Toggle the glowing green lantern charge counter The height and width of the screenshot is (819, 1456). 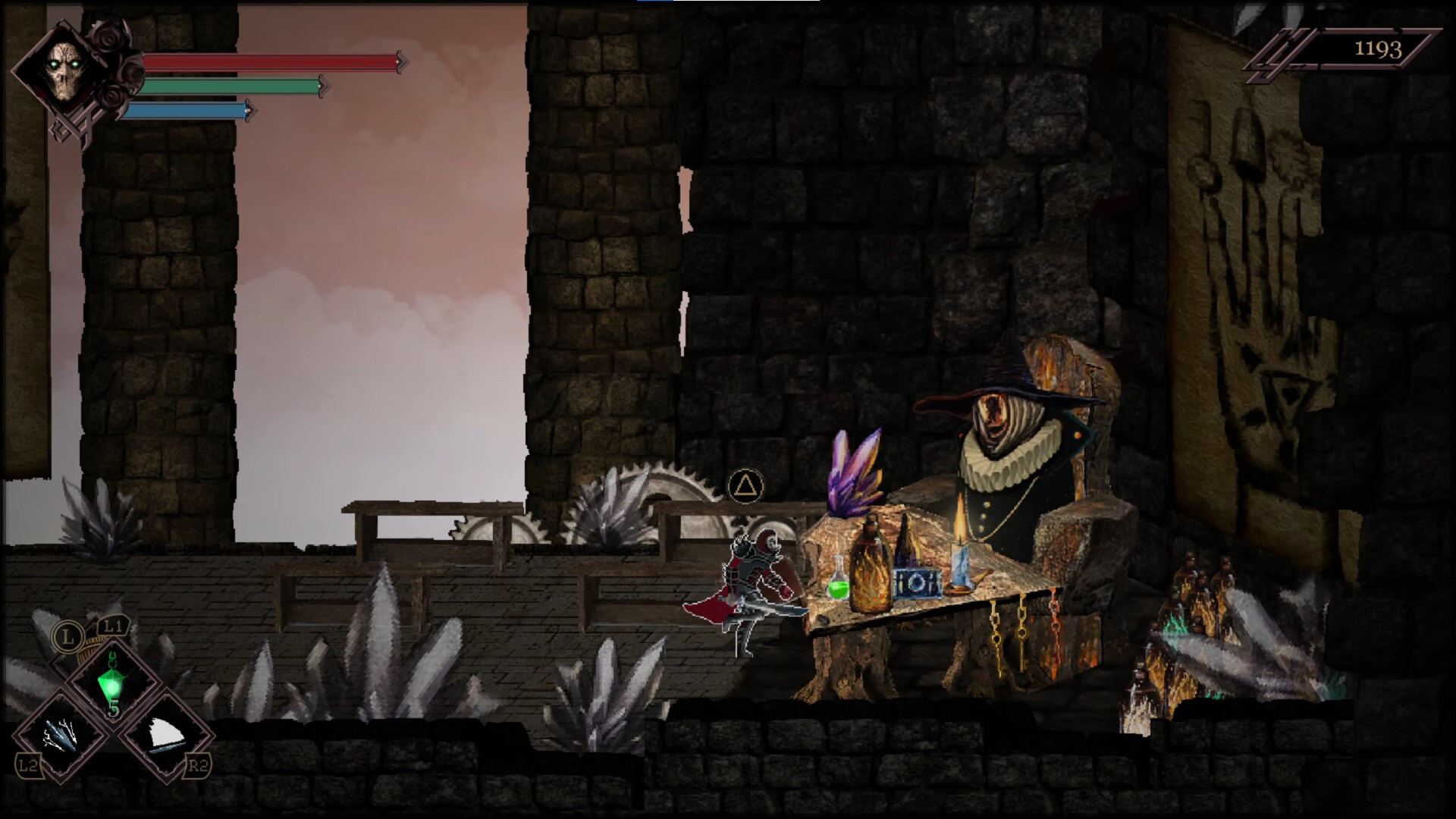(114, 708)
